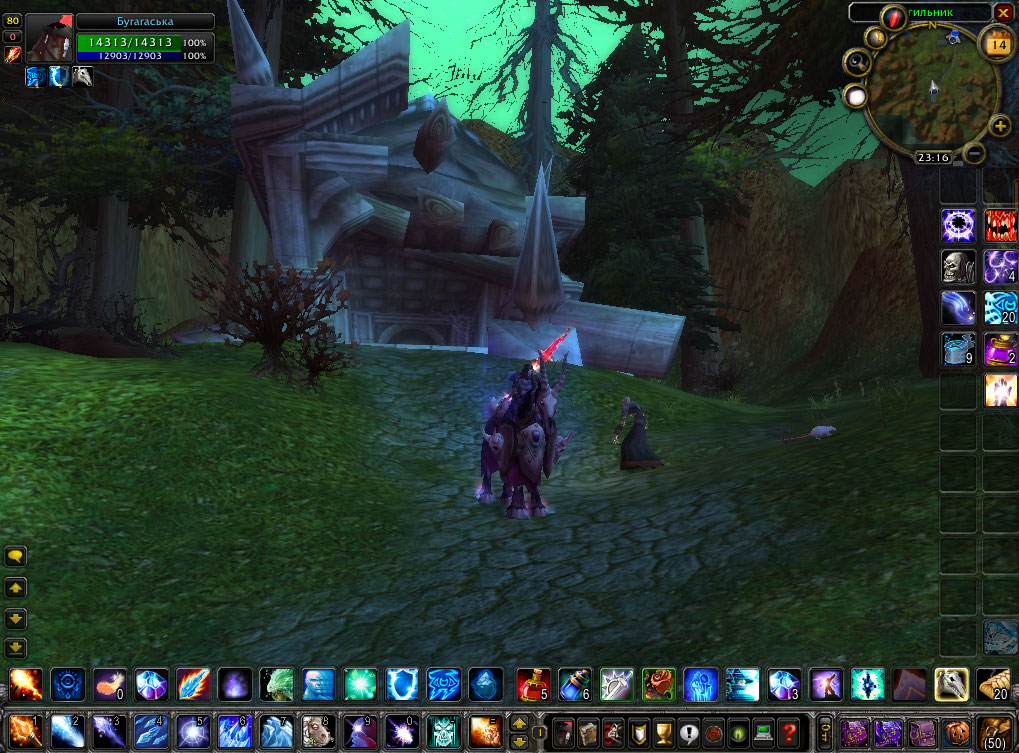Viewport: 1019px width, 753px height.
Task: Open the pumpkin bag slot
Action: coord(957,731)
